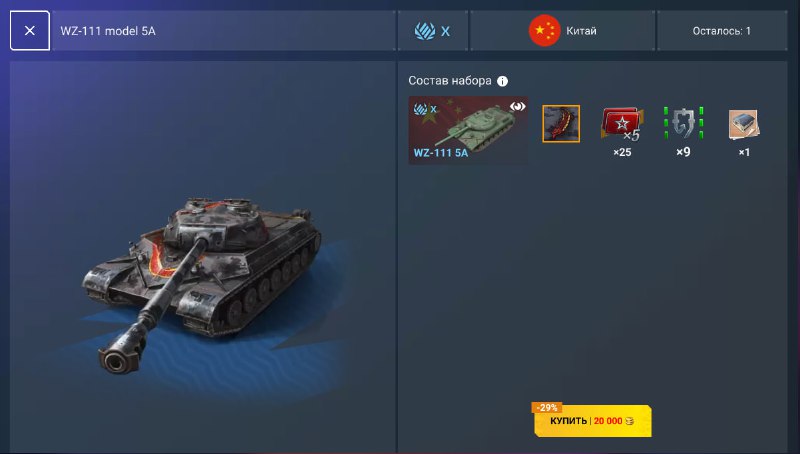Select the red star booster x25 item
This screenshot has height=454, width=800.
pos(621,124)
